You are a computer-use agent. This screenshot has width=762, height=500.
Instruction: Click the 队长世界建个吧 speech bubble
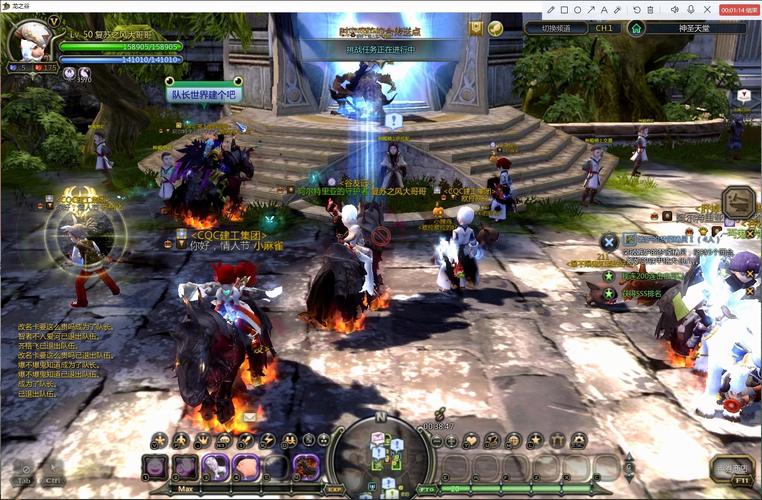click(203, 94)
